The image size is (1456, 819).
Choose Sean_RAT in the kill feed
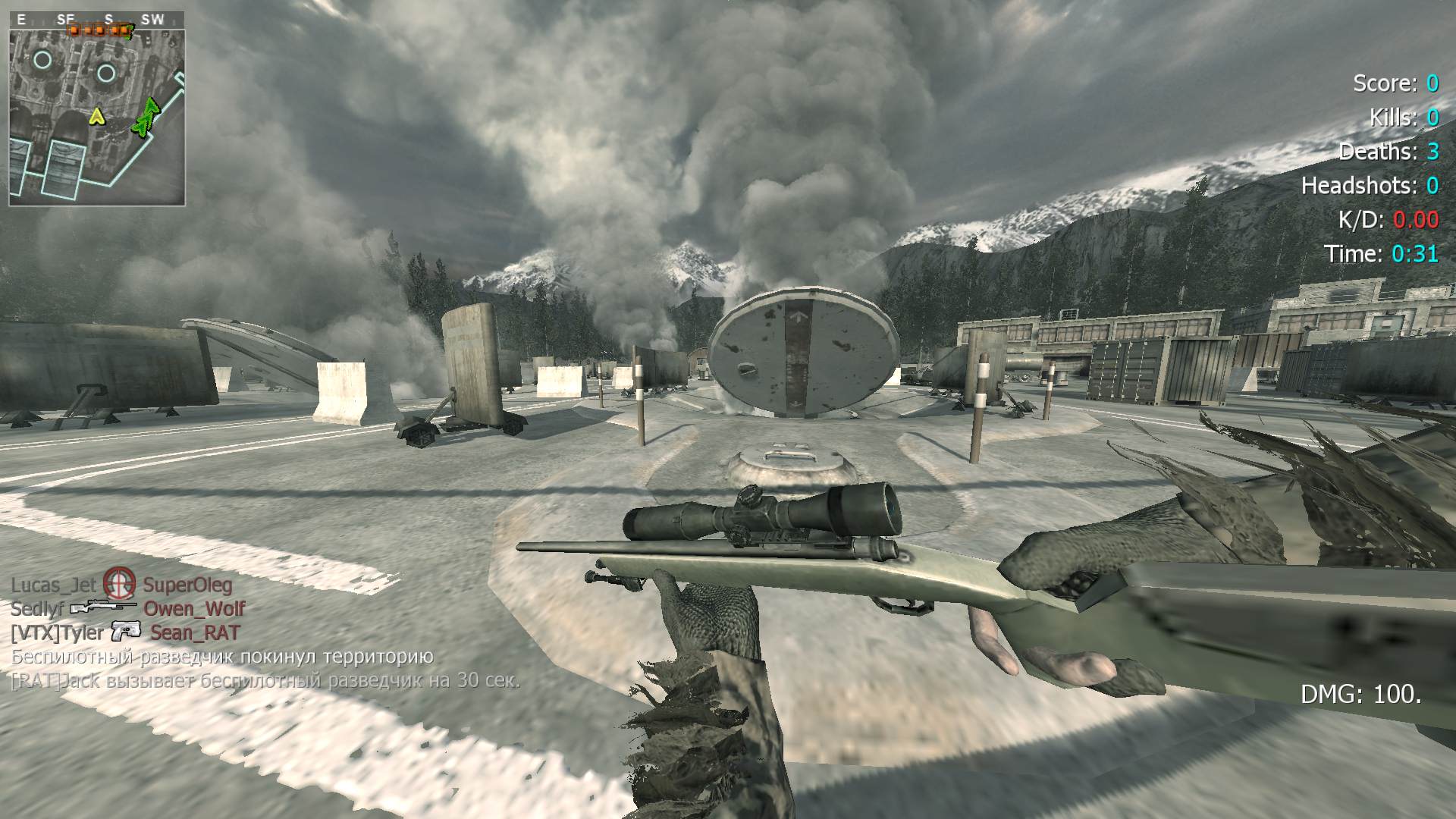pyautogui.click(x=195, y=632)
